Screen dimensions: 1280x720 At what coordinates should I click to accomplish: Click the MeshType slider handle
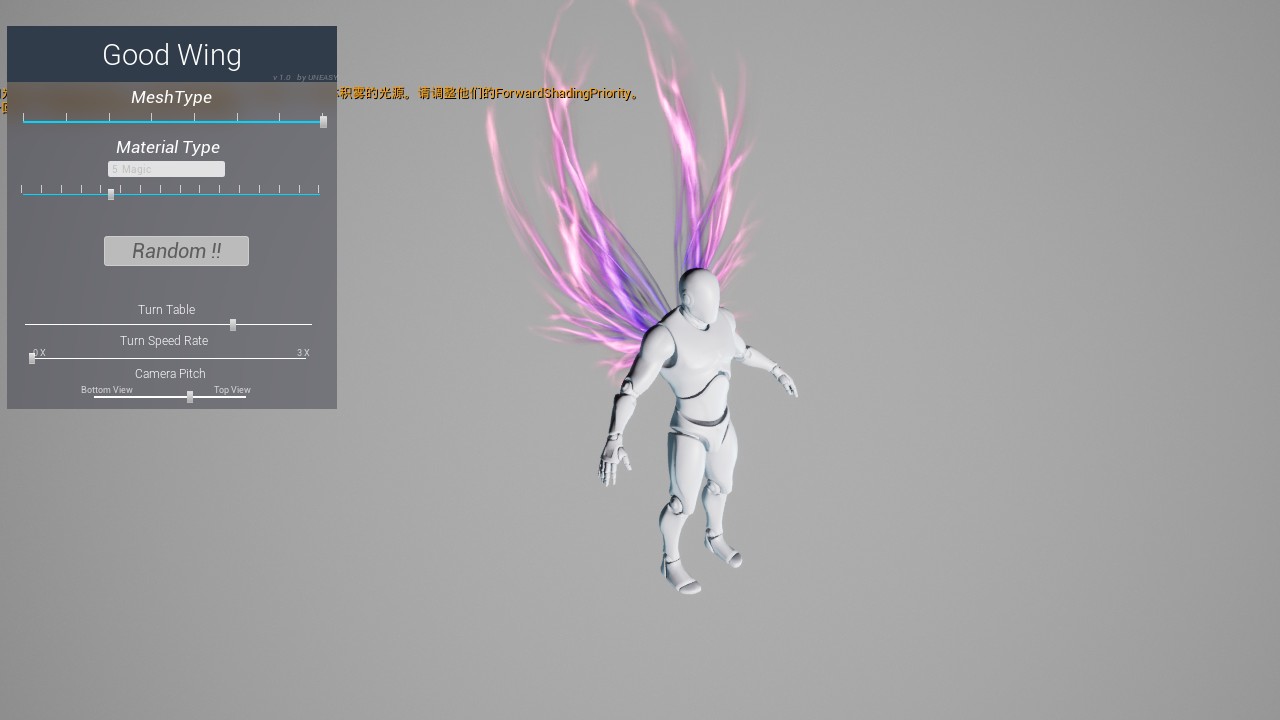(323, 121)
